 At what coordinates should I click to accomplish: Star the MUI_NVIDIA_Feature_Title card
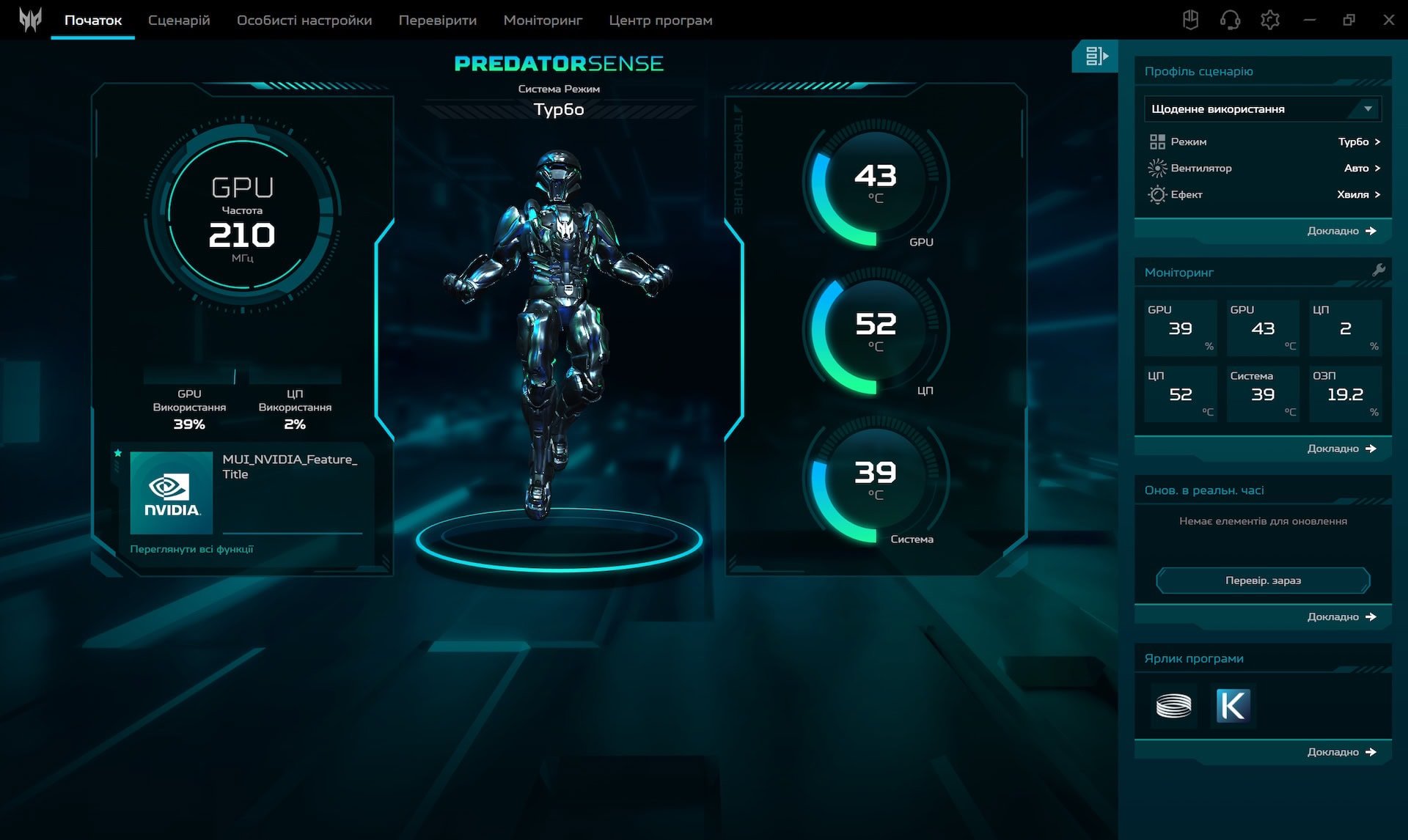coord(117,453)
